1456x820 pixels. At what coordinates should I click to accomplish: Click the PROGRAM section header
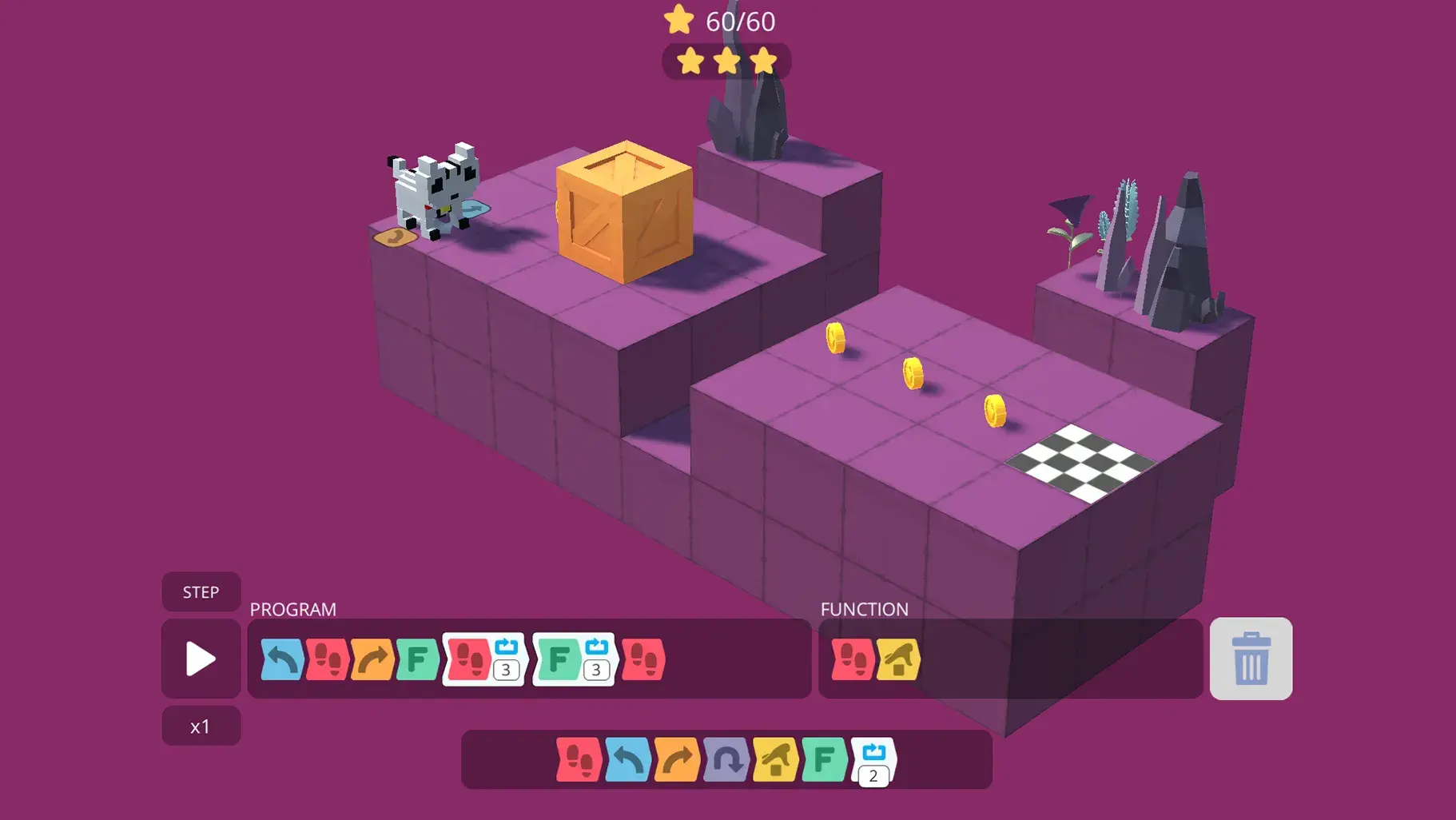point(292,609)
